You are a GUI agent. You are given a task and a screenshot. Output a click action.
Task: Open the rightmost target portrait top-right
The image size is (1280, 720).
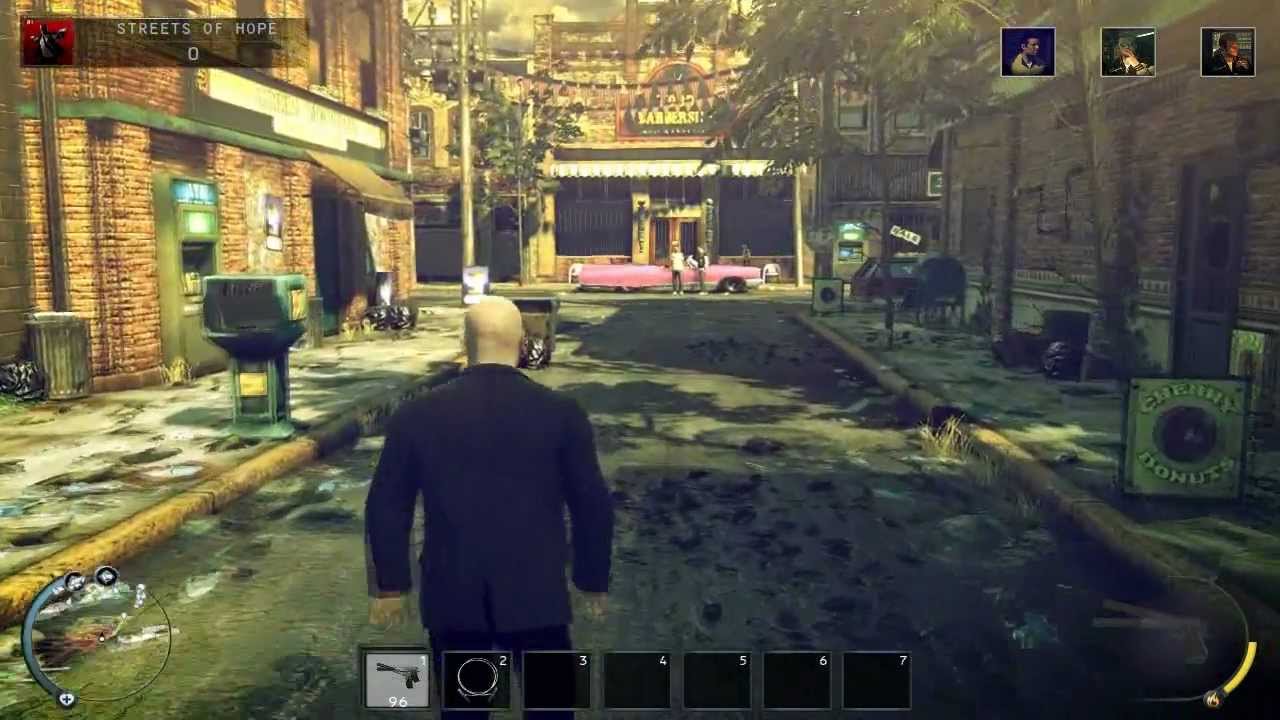coord(1227,52)
